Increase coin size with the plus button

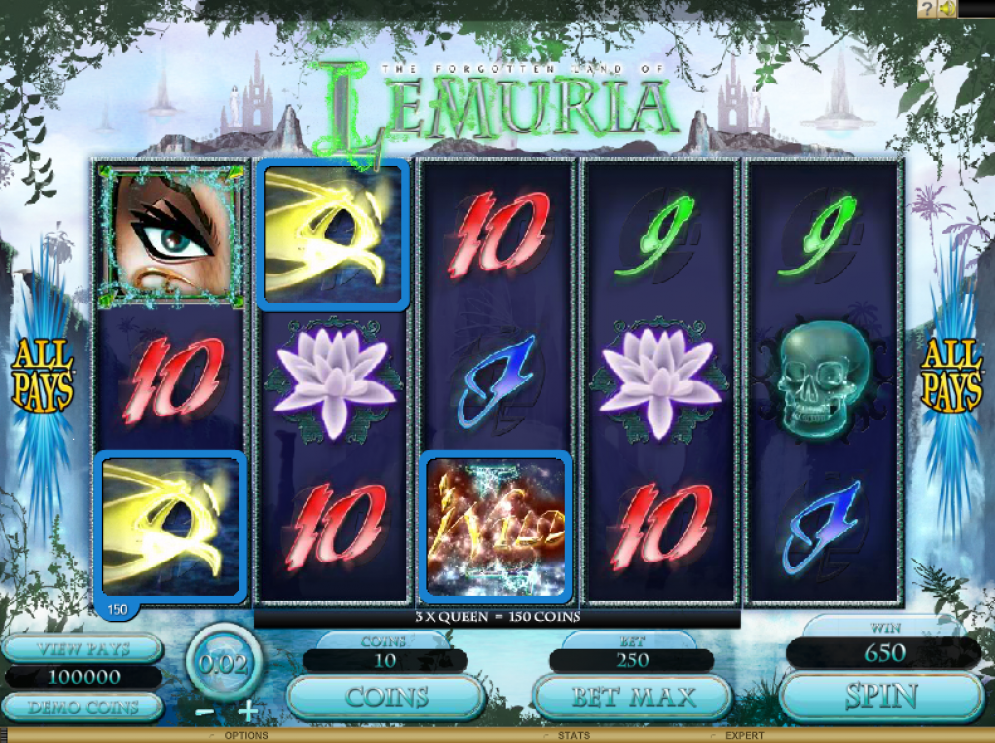point(248,713)
